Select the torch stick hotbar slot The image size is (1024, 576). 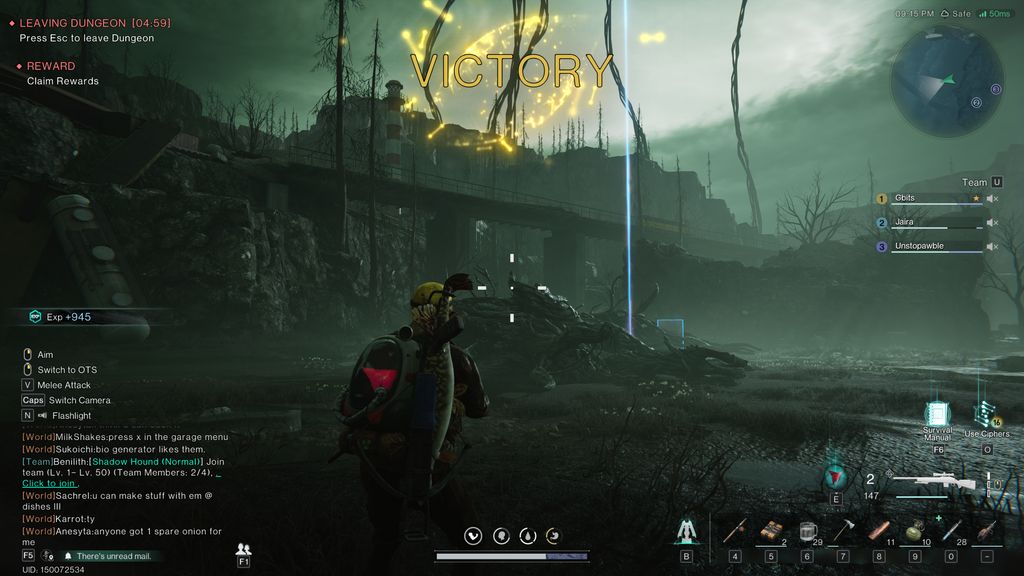734,532
